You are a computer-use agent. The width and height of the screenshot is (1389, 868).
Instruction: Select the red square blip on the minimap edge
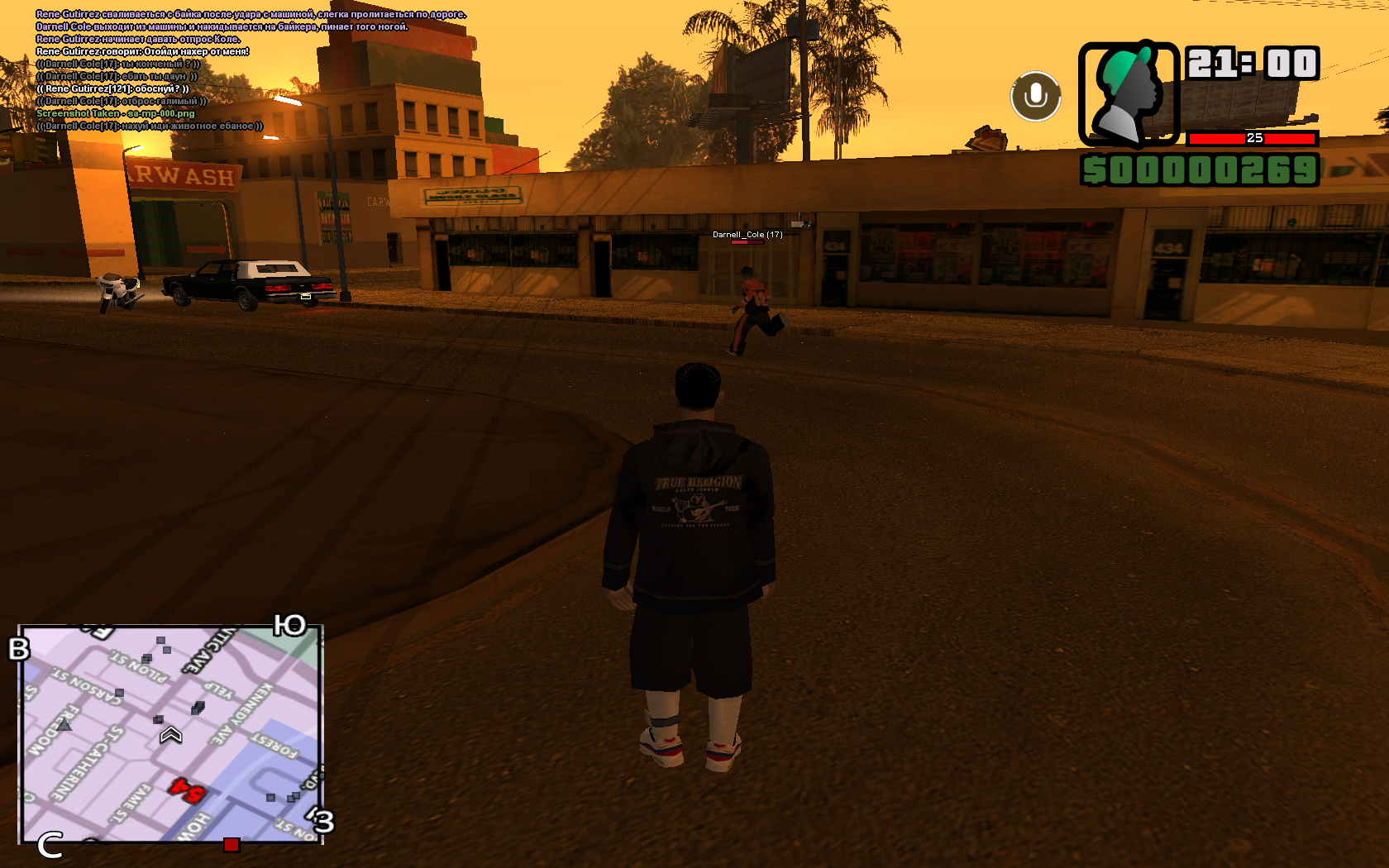click(231, 844)
